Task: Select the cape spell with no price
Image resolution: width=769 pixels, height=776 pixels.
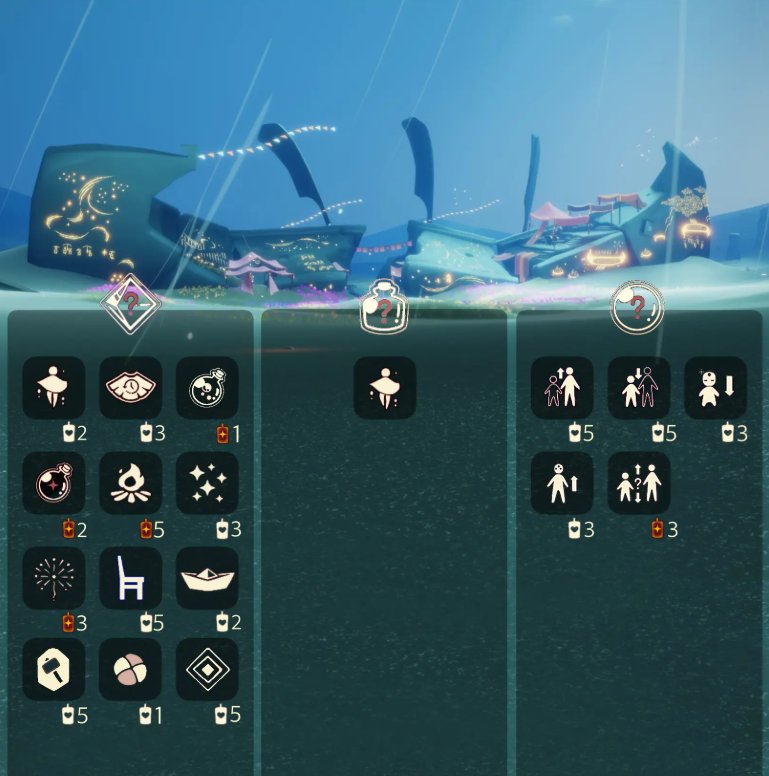Action: click(385, 387)
